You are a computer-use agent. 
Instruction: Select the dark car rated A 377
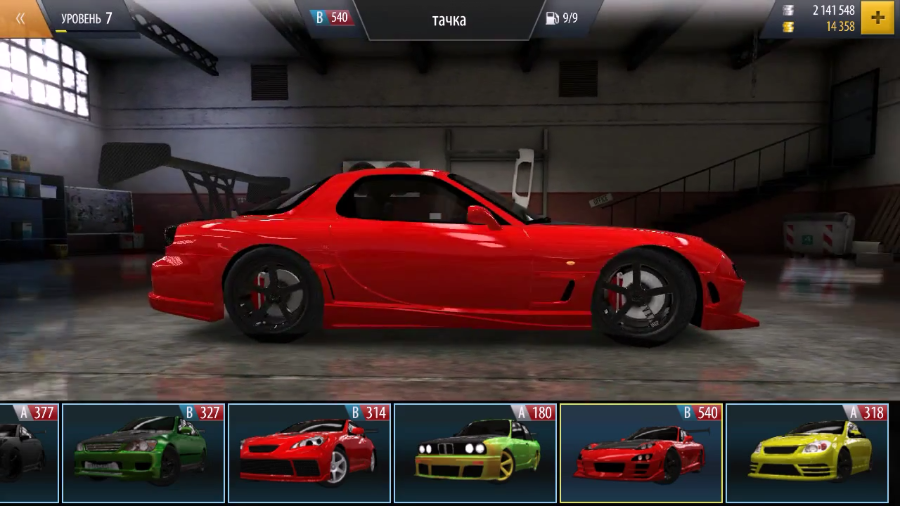coord(29,453)
